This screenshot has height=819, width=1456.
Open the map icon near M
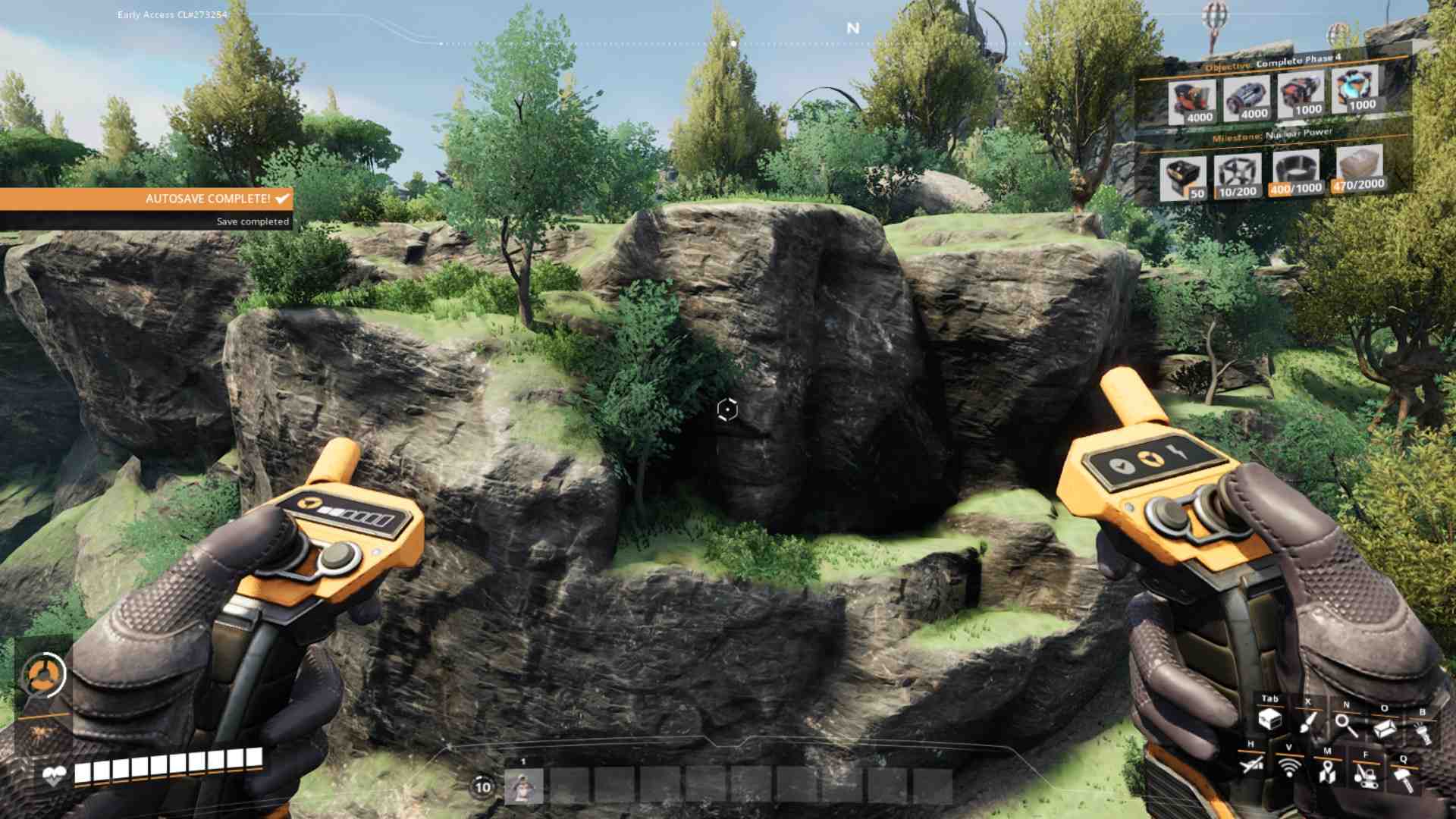(1327, 772)
